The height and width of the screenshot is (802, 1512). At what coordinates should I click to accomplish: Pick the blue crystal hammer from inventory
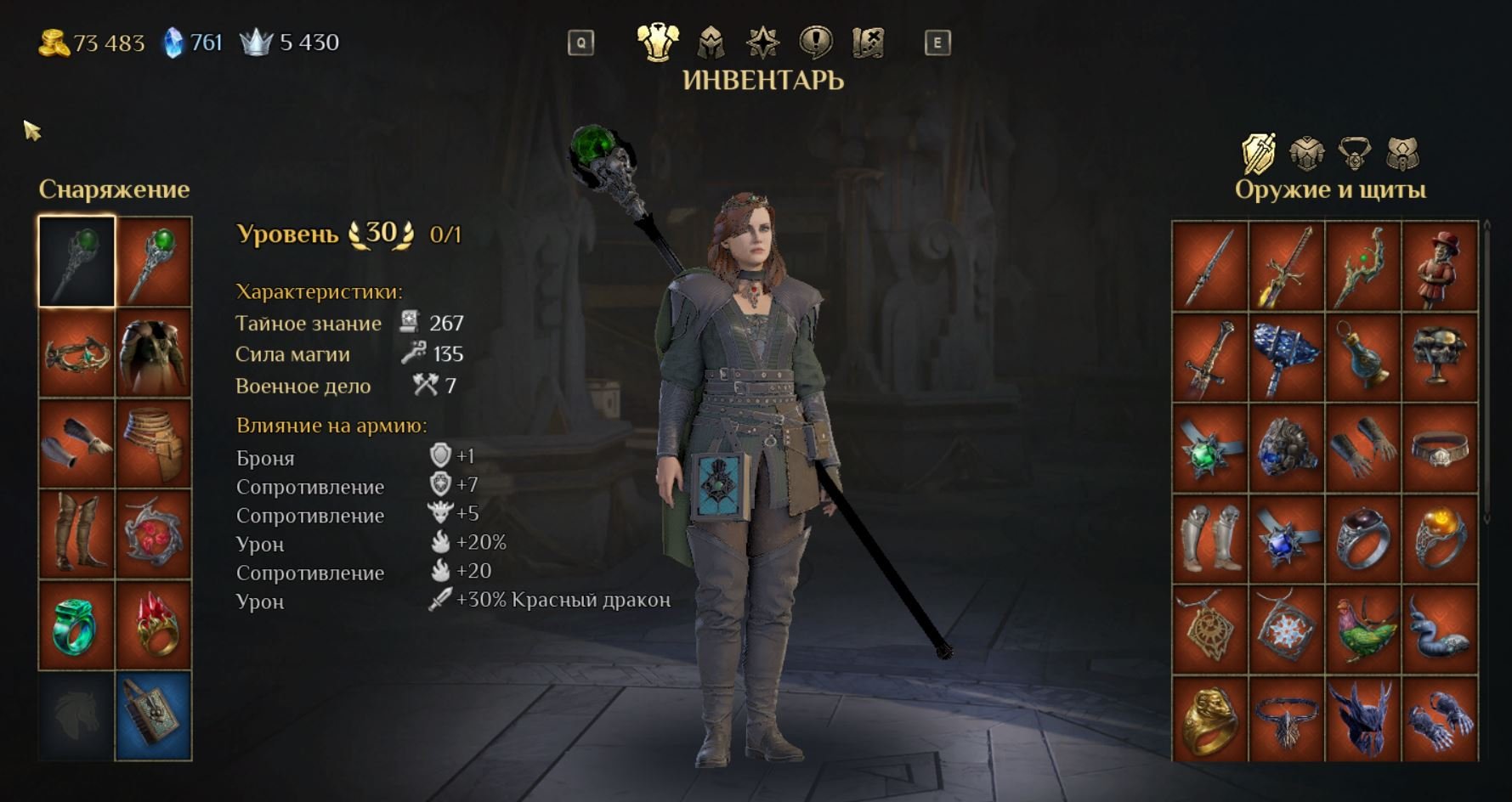tap(1287, 357)
